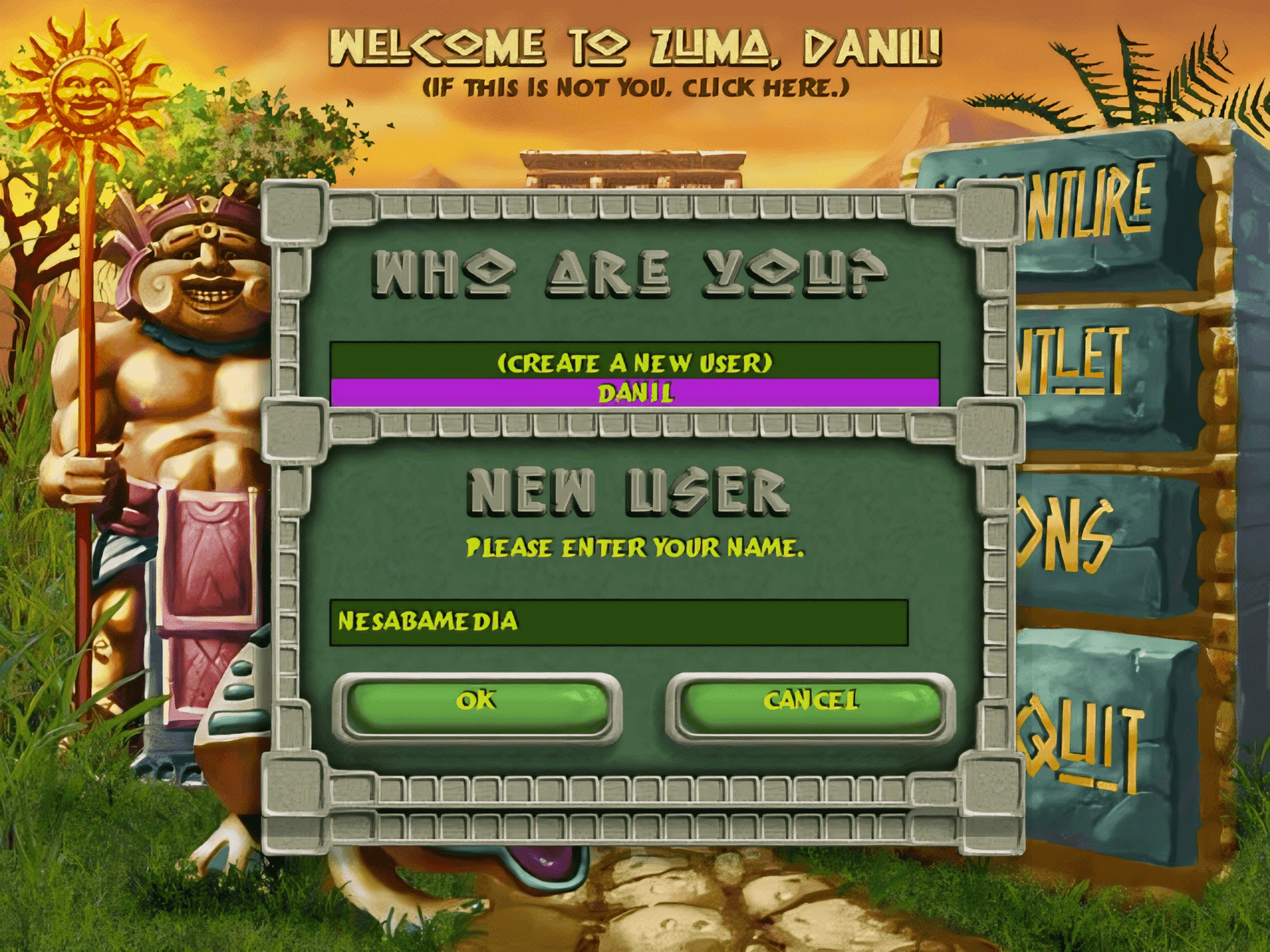Open the Options stone menu entry
This screenshot has height=952, width=1270.
(1079, 536)
